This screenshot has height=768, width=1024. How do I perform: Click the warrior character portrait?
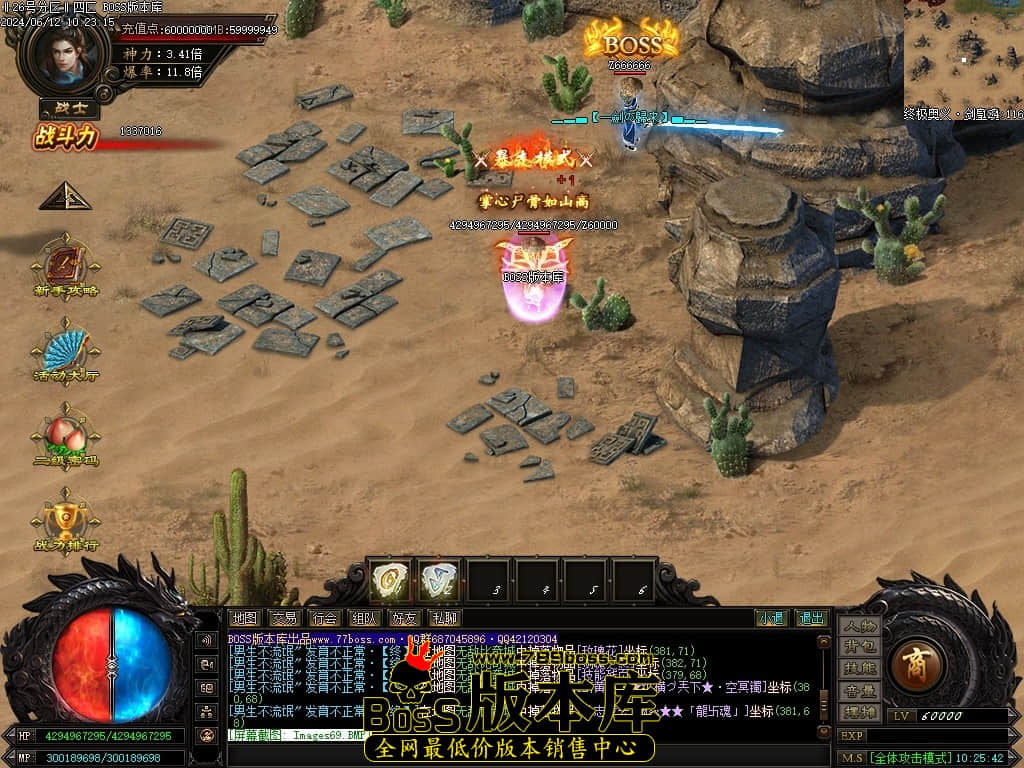pyautogui.click(x=65, y=58)
